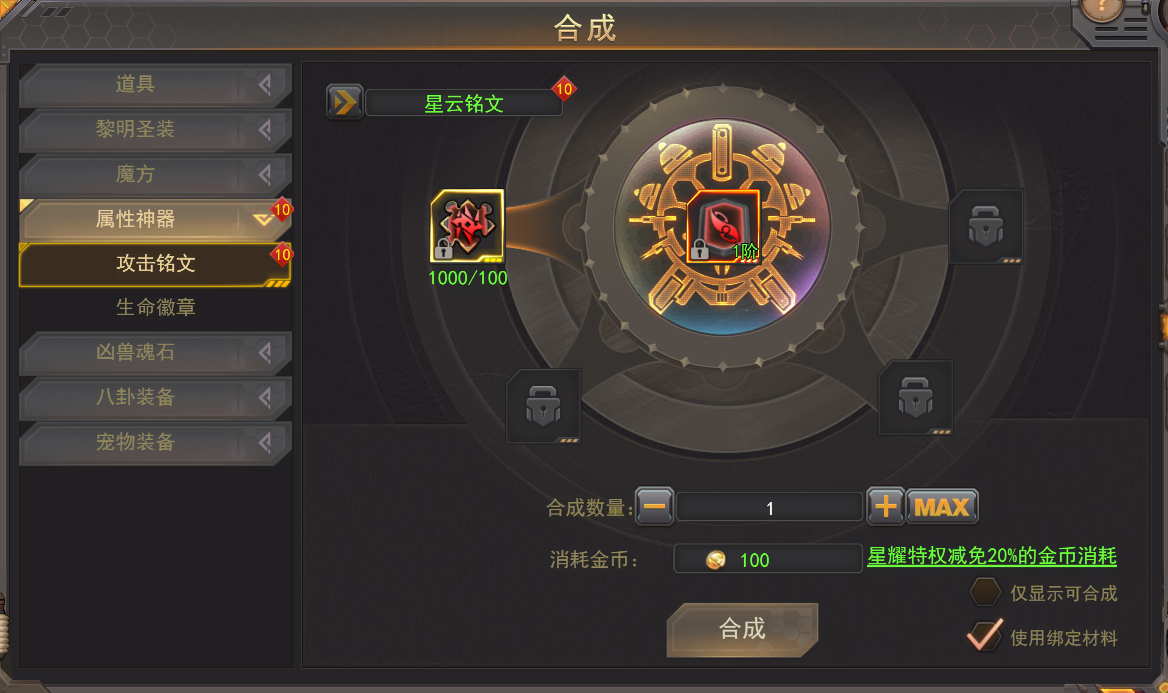Expand the 黎明圣装 category
This screenshot has width=1168, height=693.
pos(155,130)
